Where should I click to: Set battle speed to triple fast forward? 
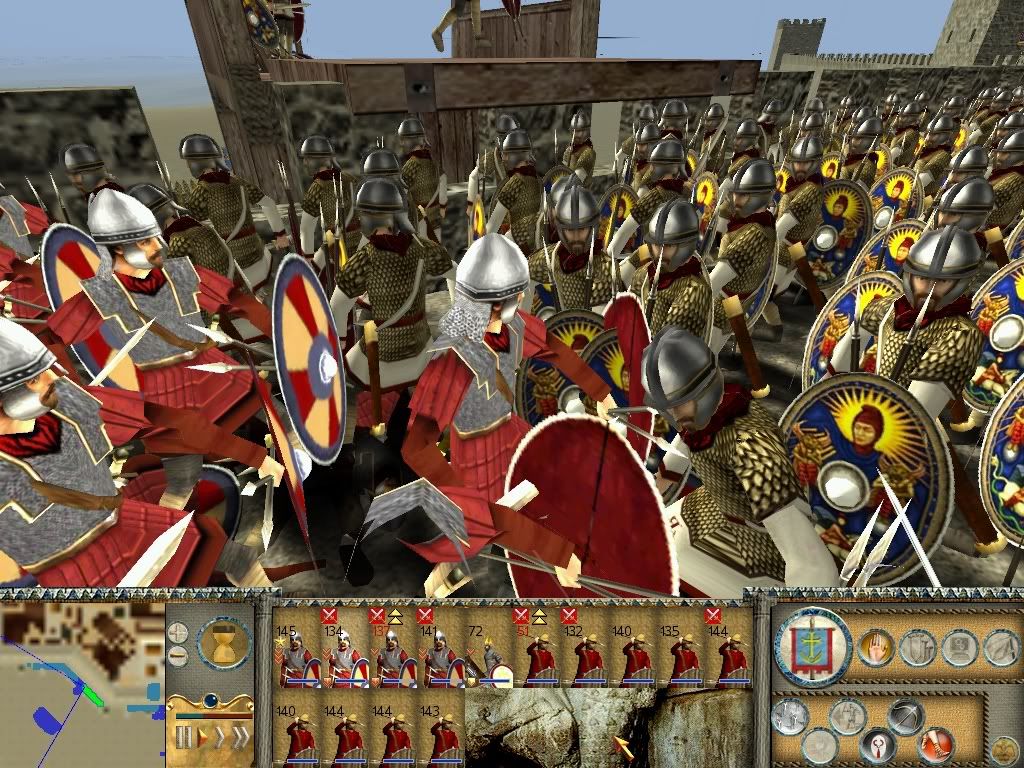(239, 738)
